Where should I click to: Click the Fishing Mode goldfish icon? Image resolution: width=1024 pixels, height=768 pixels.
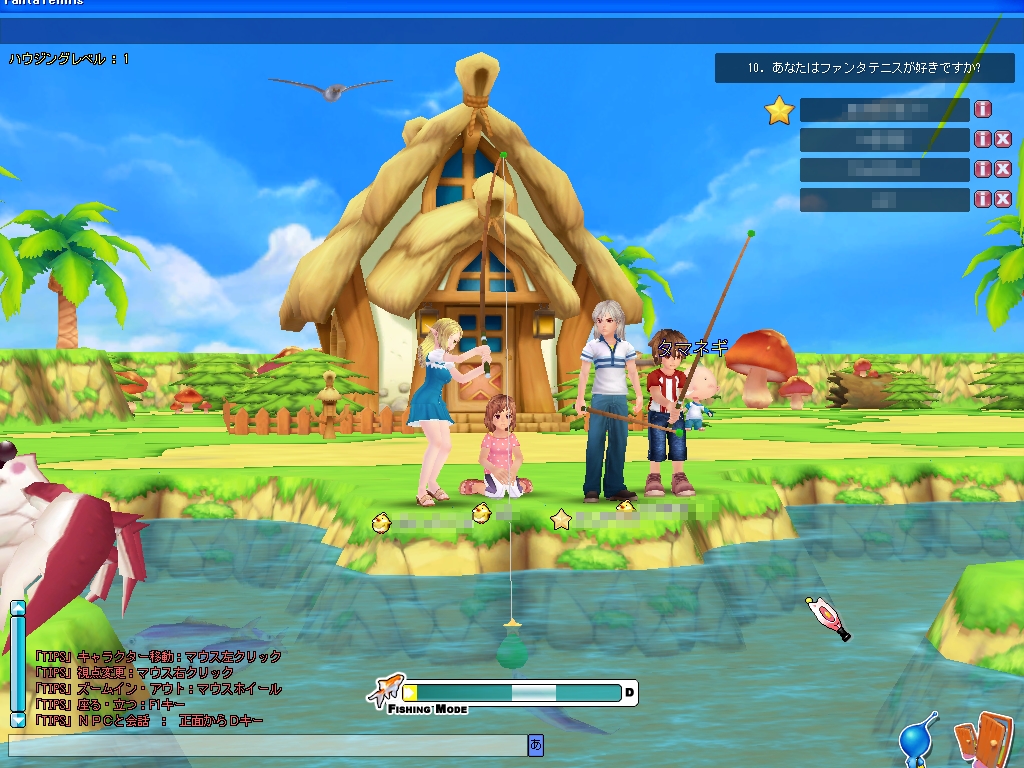385,690
